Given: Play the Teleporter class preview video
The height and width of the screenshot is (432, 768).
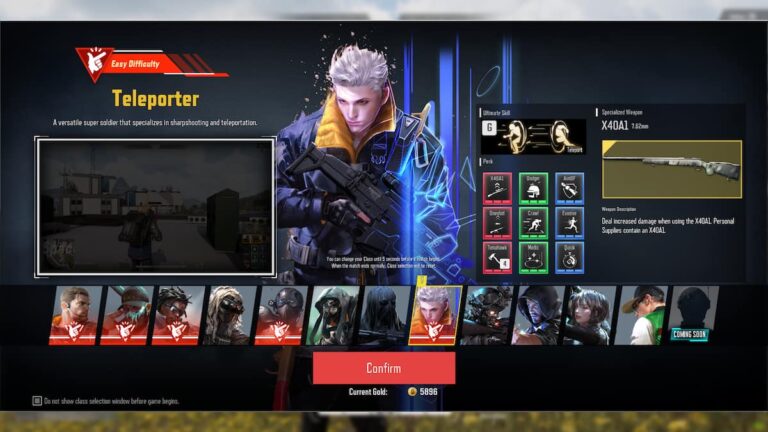Looking at the screenshot, I should [x=156, y=207].
